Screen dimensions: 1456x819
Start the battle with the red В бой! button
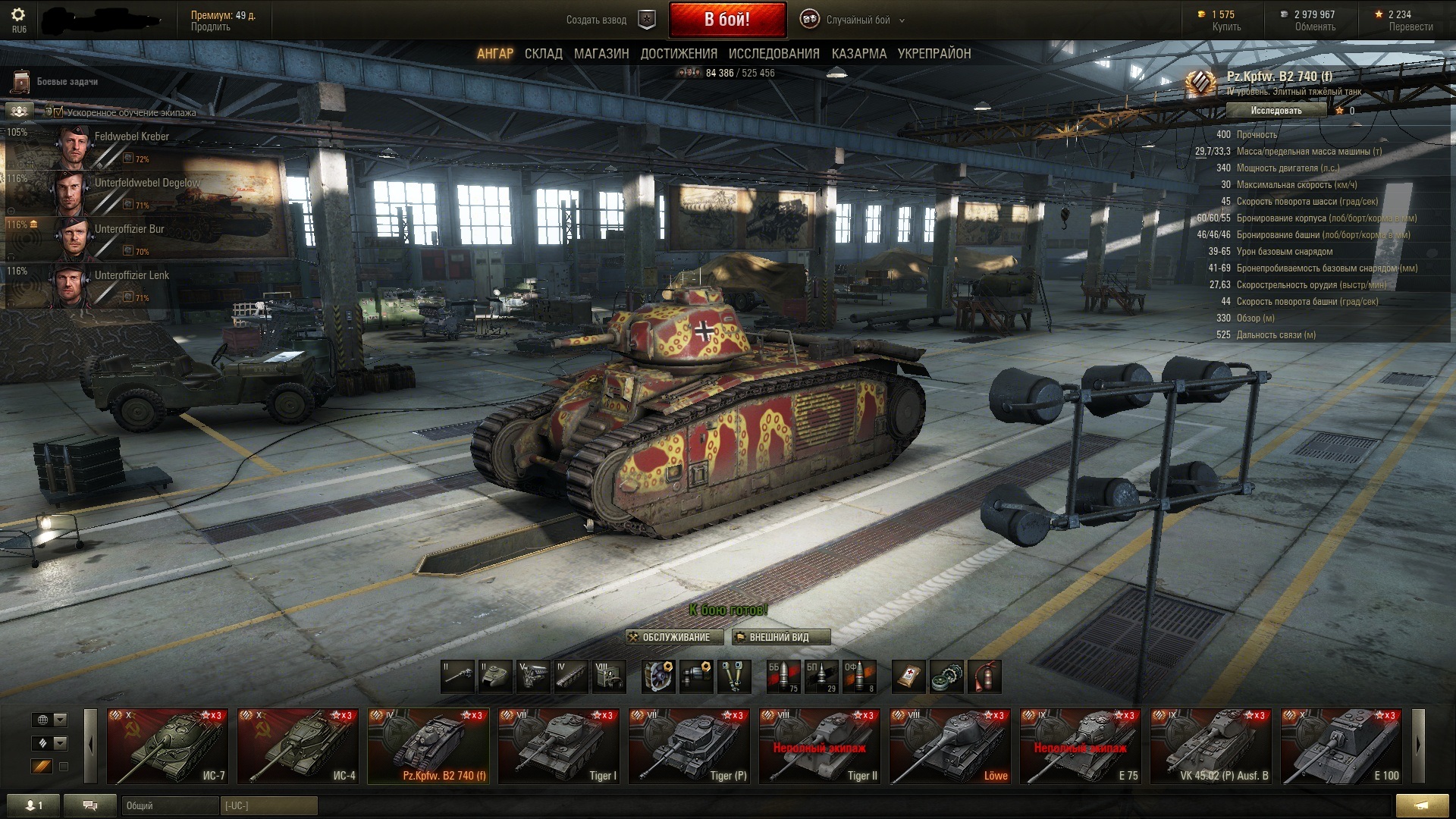727,20
